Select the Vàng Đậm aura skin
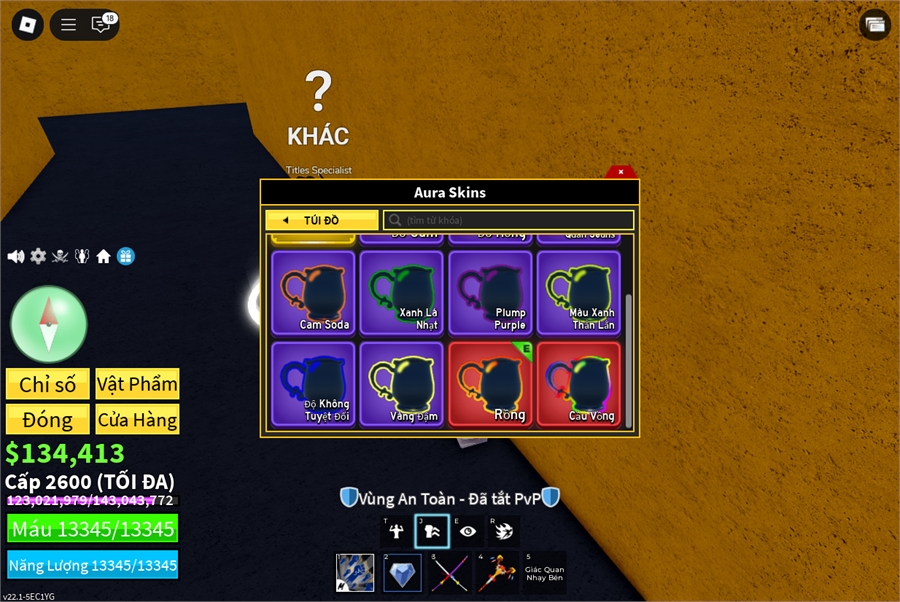This screenshot has width=900, height=602. pos(401,384)
